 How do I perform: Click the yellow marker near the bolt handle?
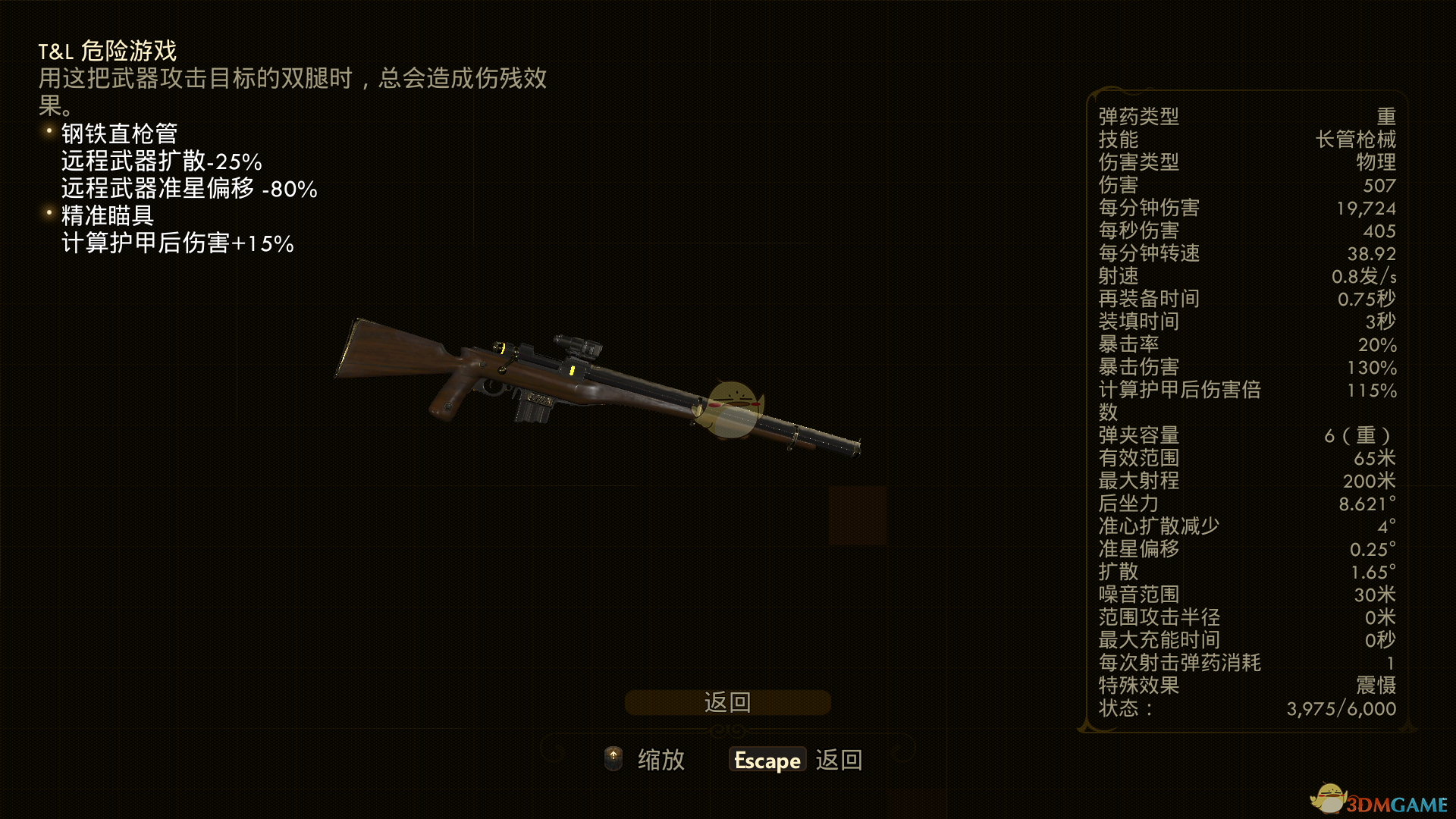pos(502,347)
